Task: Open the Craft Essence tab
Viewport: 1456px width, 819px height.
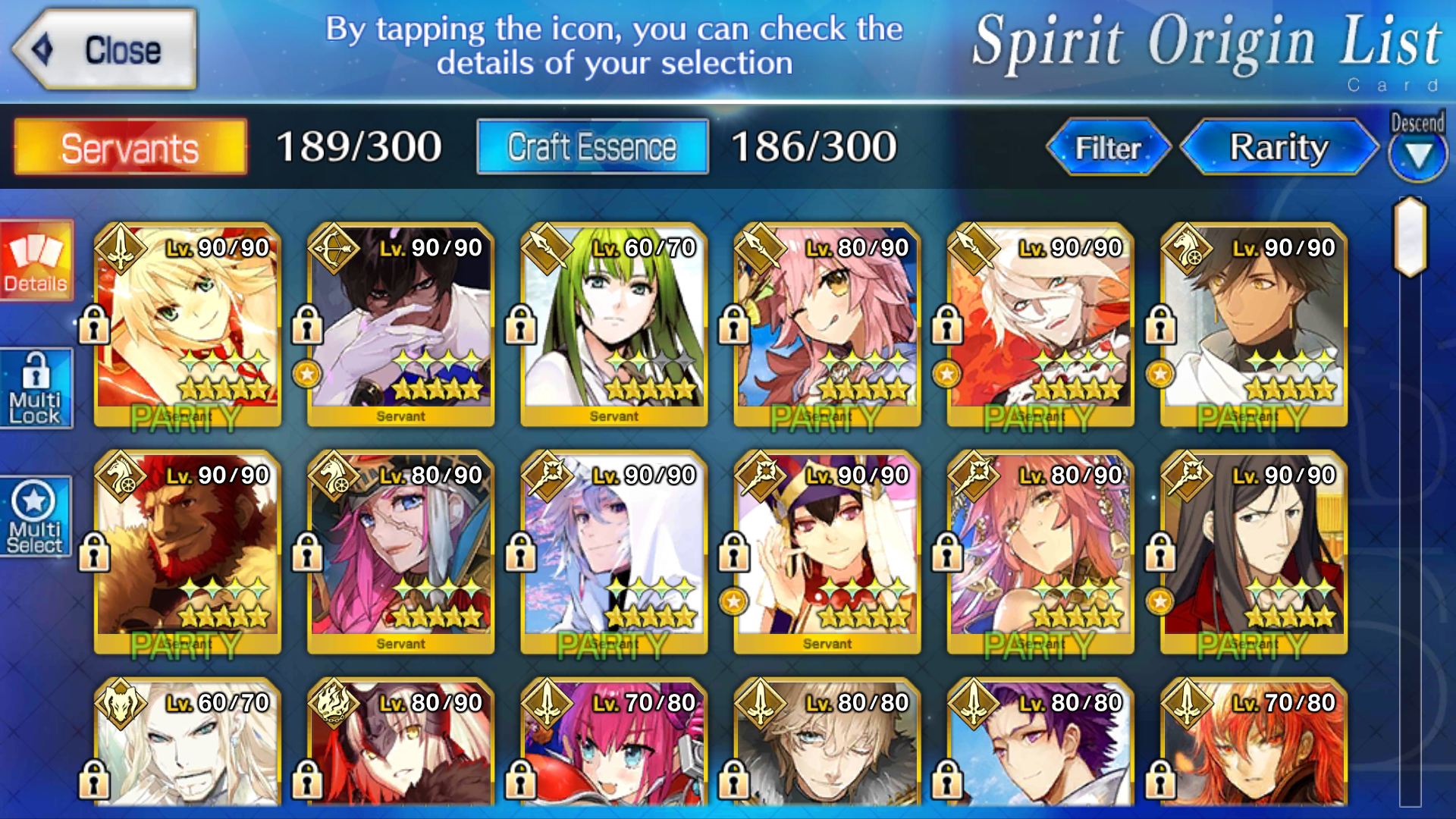Action: pyautogui.click(x=592, y=147)
